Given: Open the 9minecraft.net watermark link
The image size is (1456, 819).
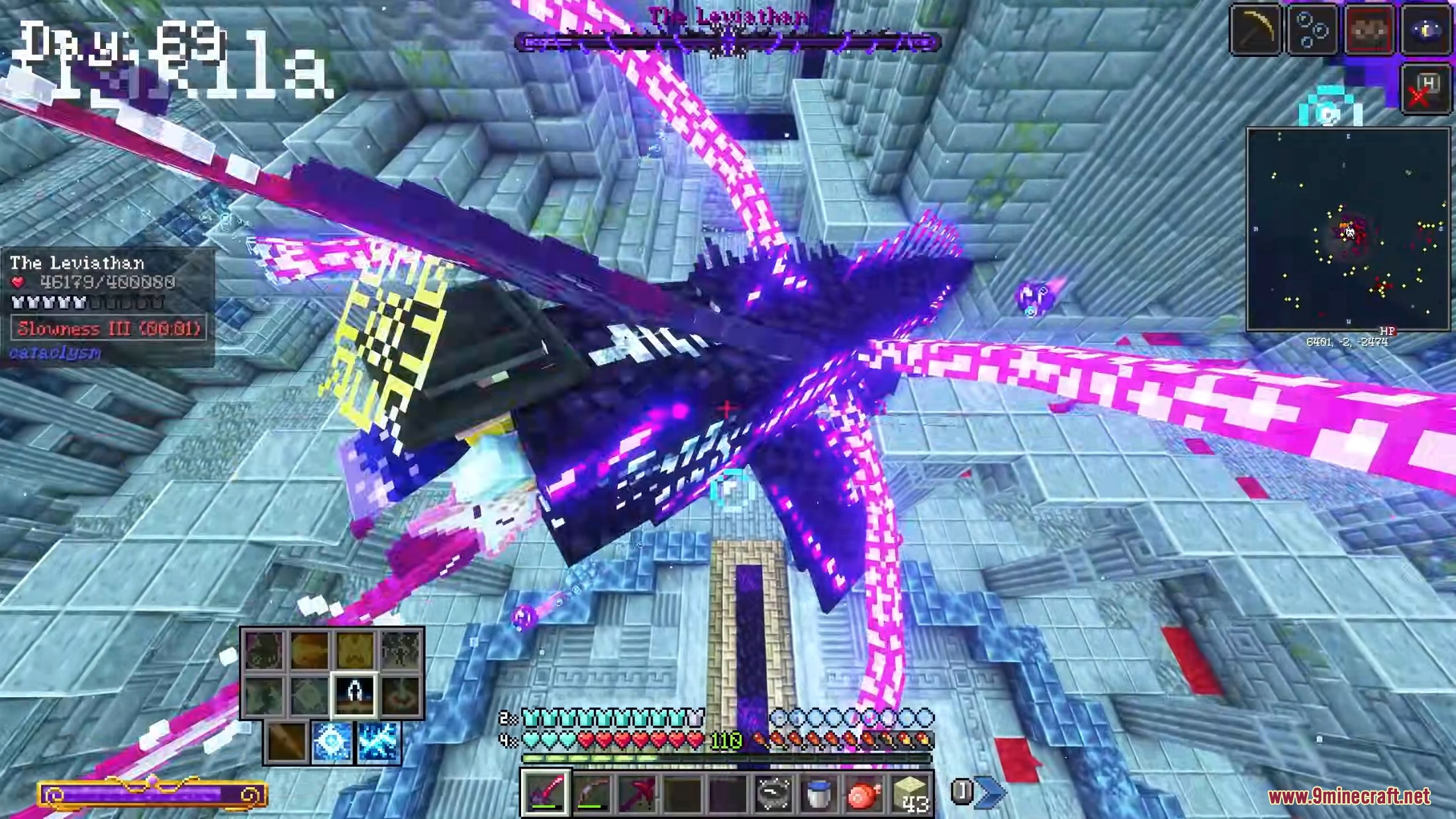Looking at the screenshot, I should [x=1349, y=796].
